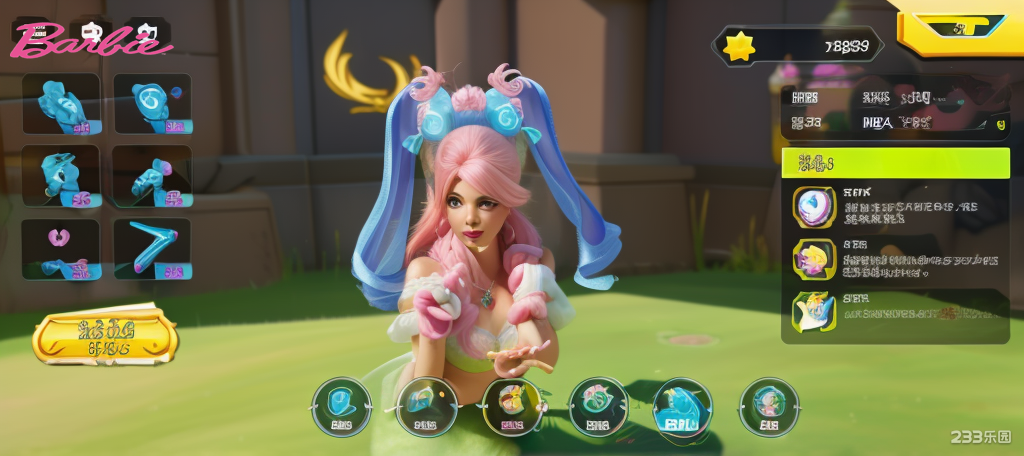Click the gold button under the item grid

105,337
